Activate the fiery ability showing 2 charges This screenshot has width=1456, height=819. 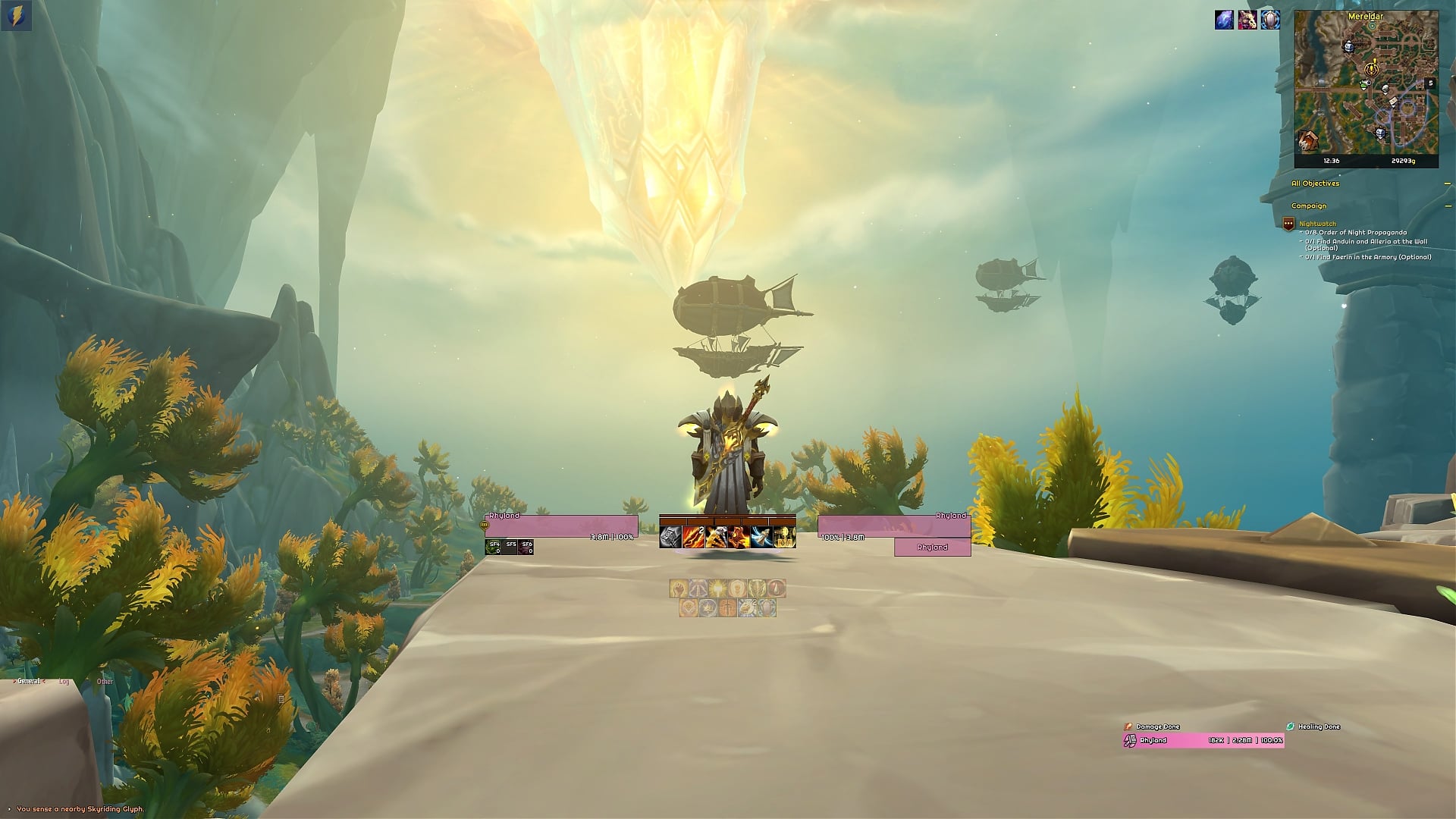click(x=693, y=537)
